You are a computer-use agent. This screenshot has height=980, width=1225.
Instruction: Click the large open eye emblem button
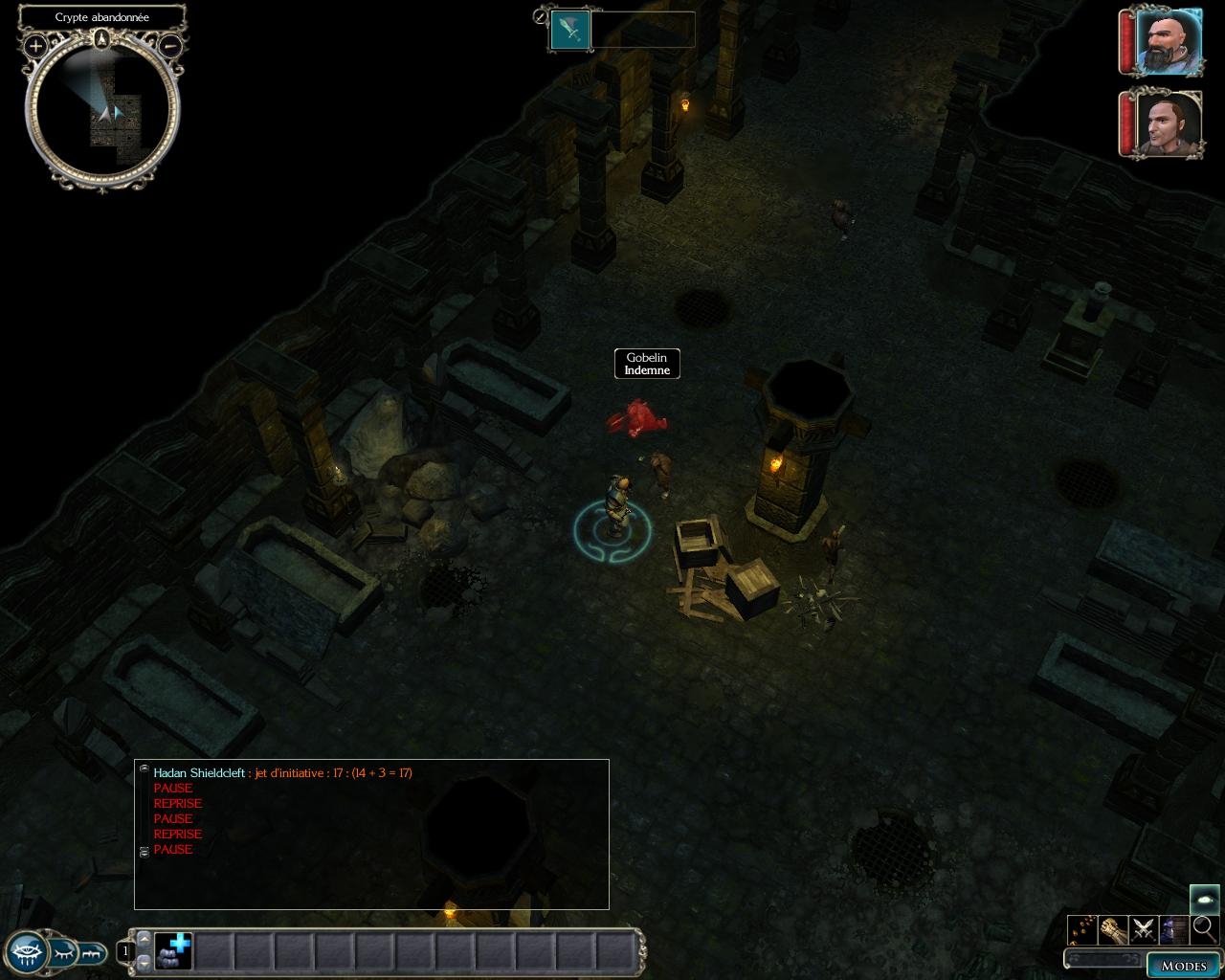(x=26, y=952)
